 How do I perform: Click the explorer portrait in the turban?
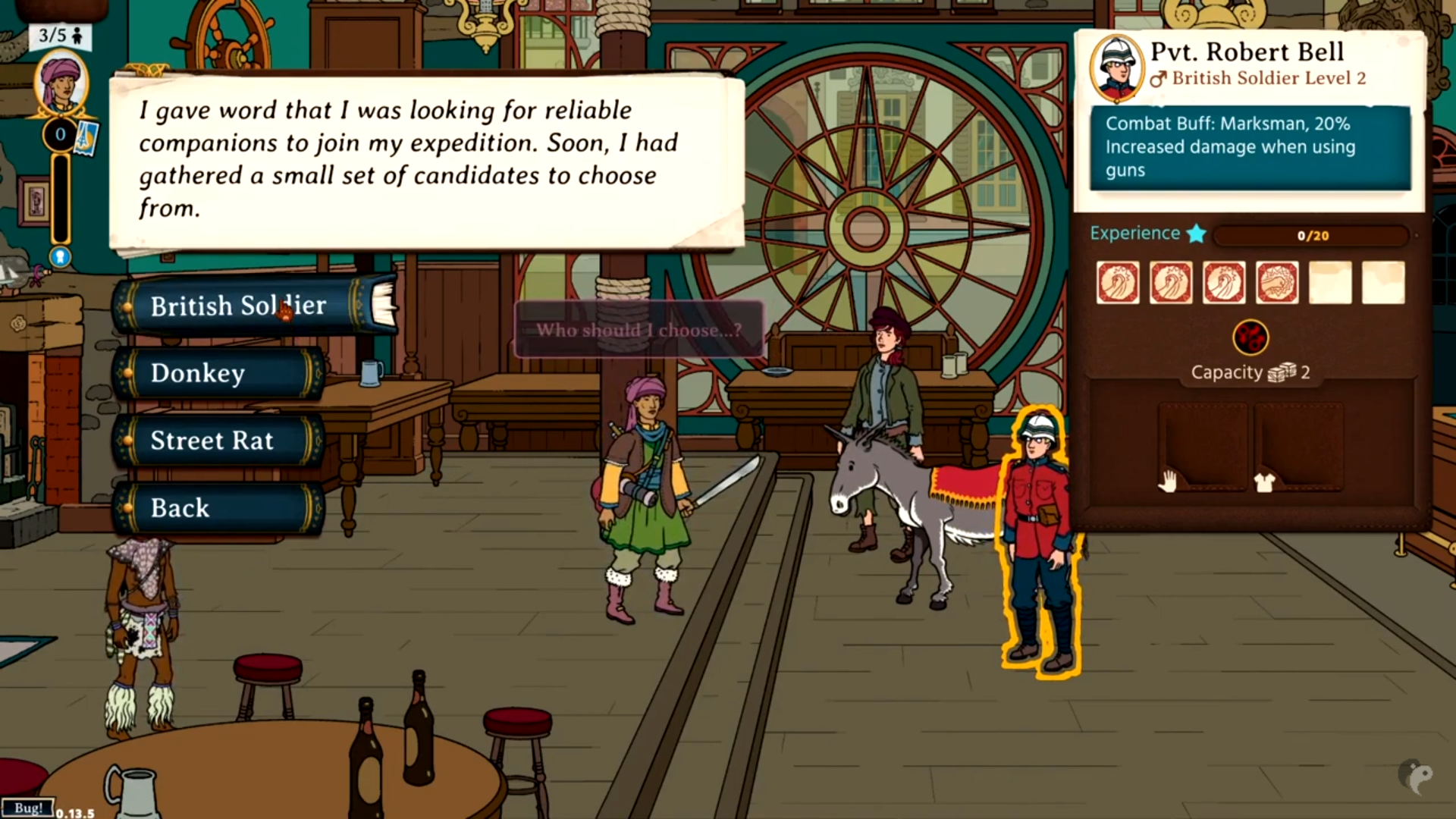[61, 83]
